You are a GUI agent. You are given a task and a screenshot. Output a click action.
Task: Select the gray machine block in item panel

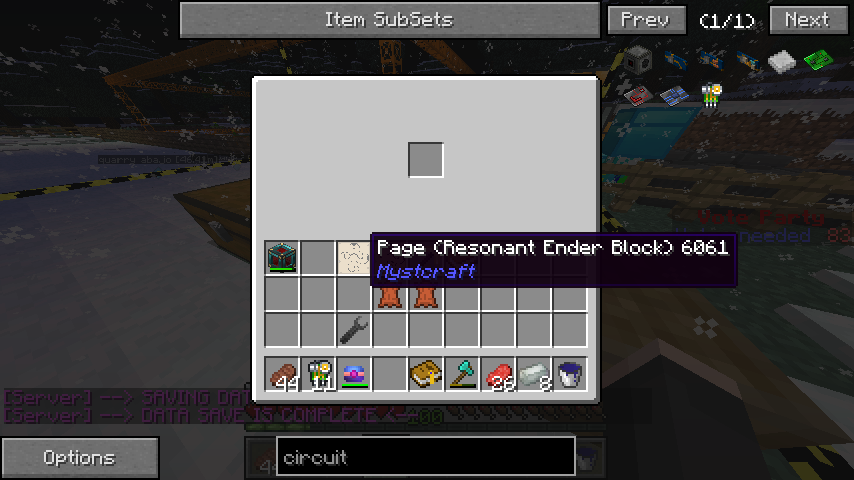[639, 59]
